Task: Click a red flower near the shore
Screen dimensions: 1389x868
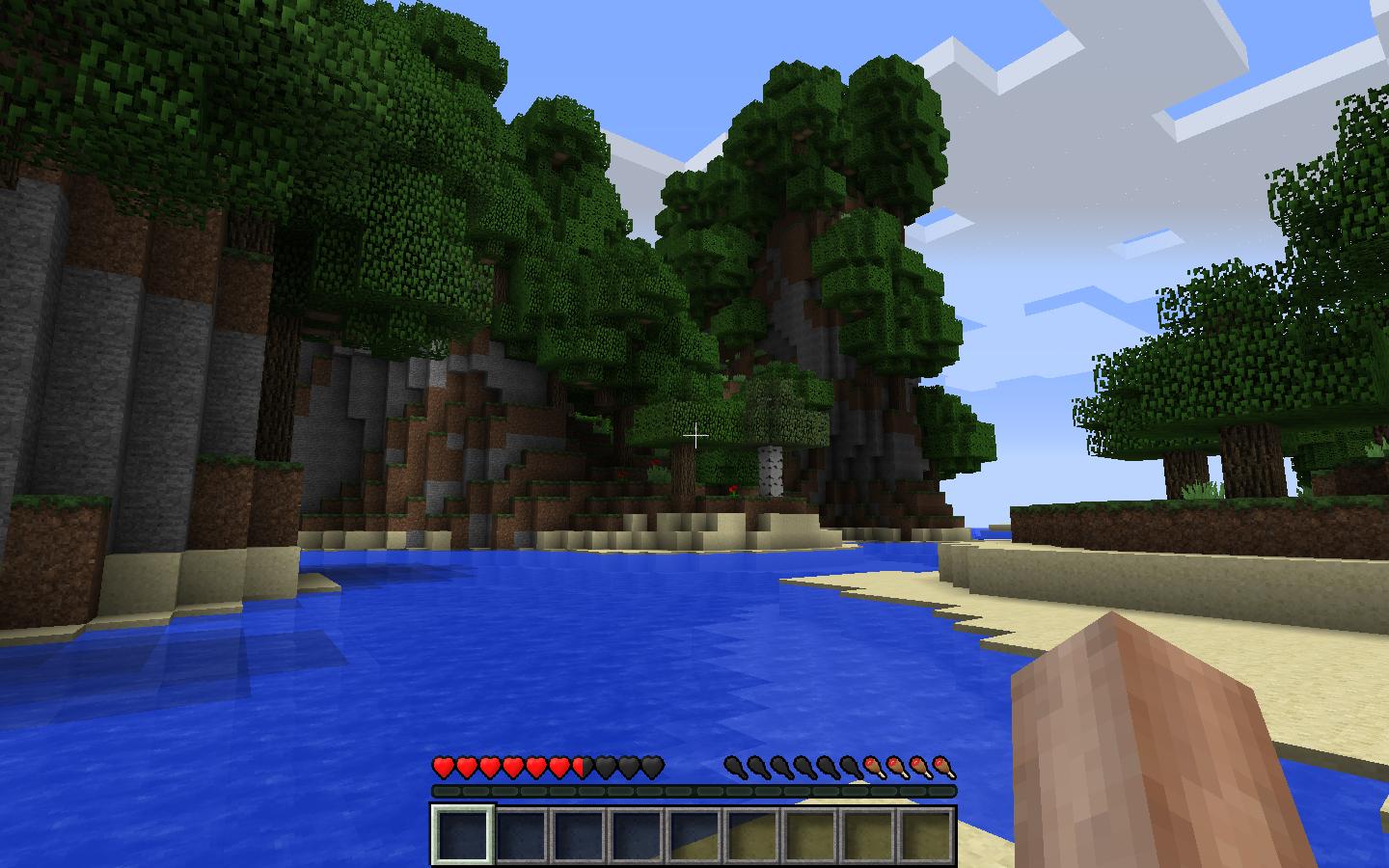Action: pyautogui.click(x=731, y=490)
